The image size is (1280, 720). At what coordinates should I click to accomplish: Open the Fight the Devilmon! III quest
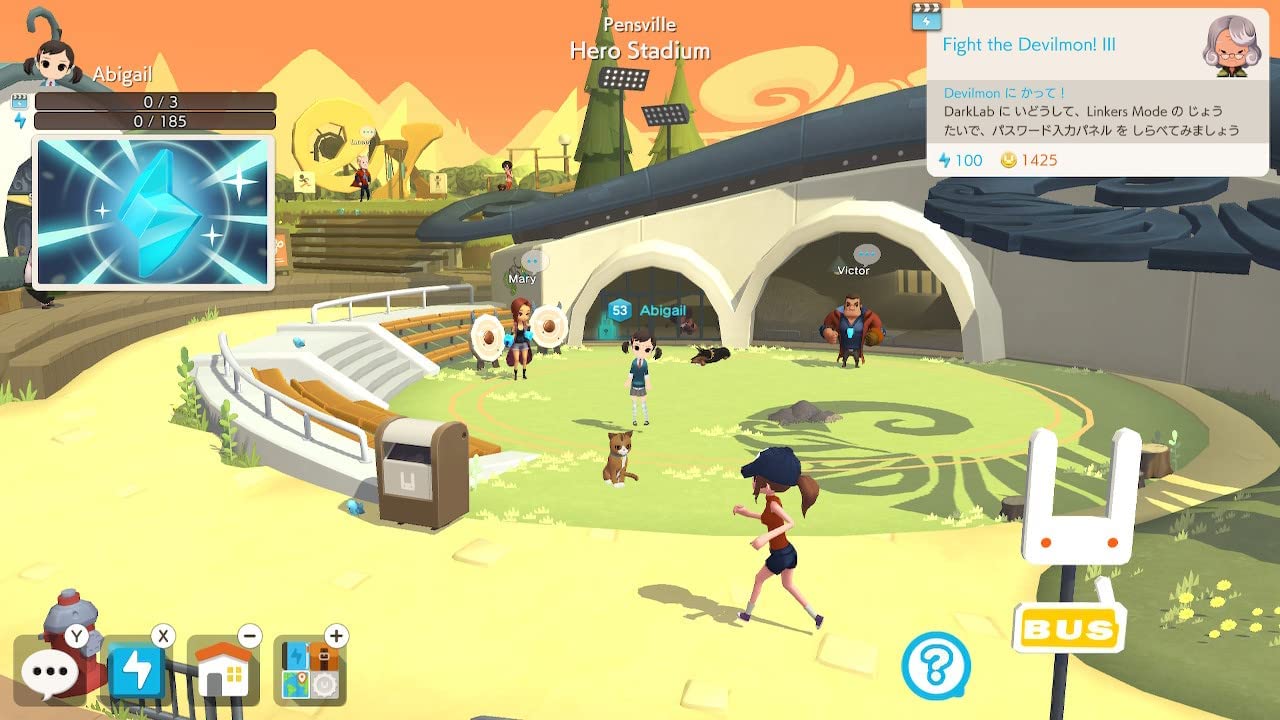pos(1029,45)
